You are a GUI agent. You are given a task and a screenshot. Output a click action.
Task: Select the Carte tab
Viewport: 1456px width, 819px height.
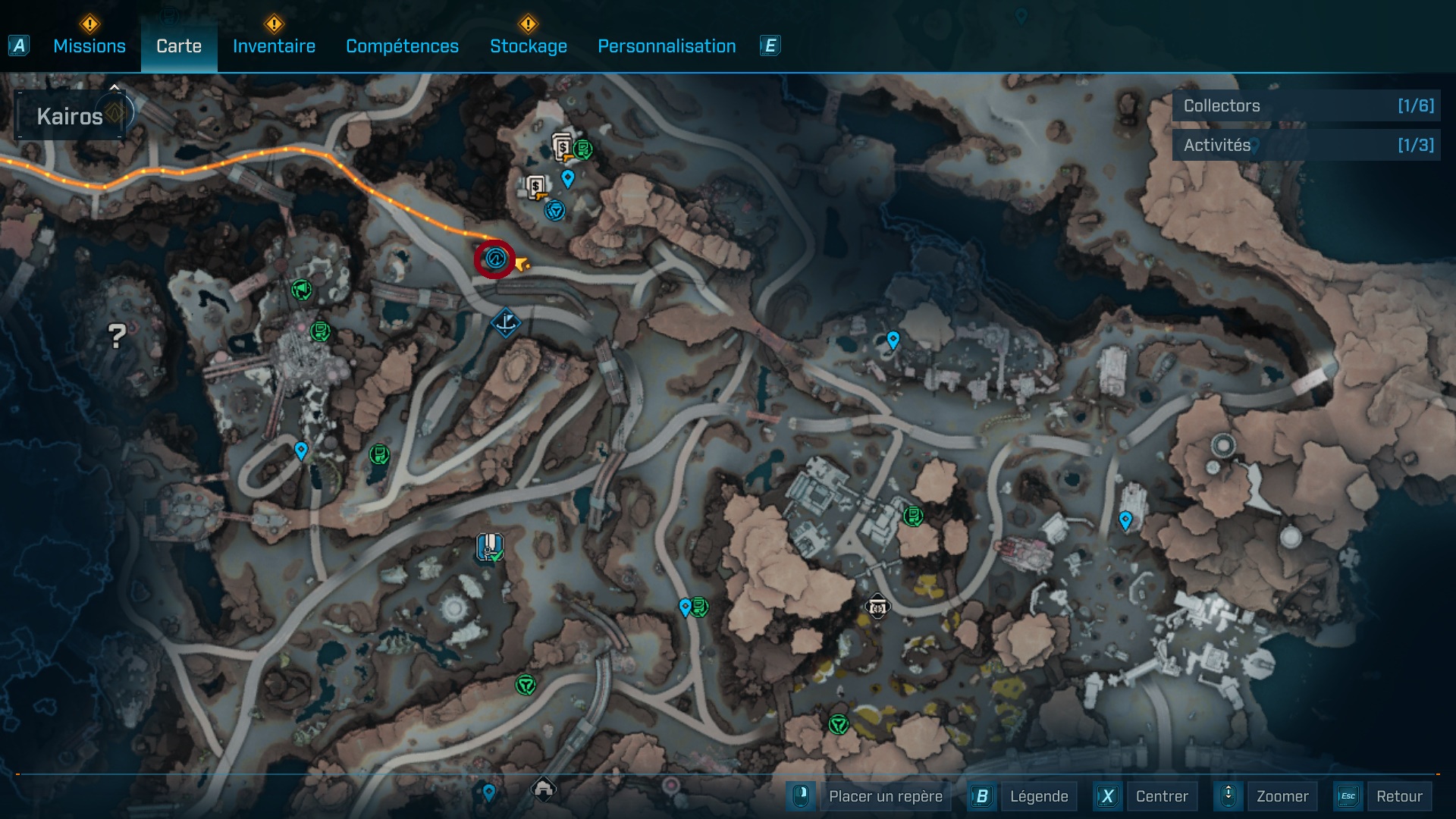click(x=179, y=46)
